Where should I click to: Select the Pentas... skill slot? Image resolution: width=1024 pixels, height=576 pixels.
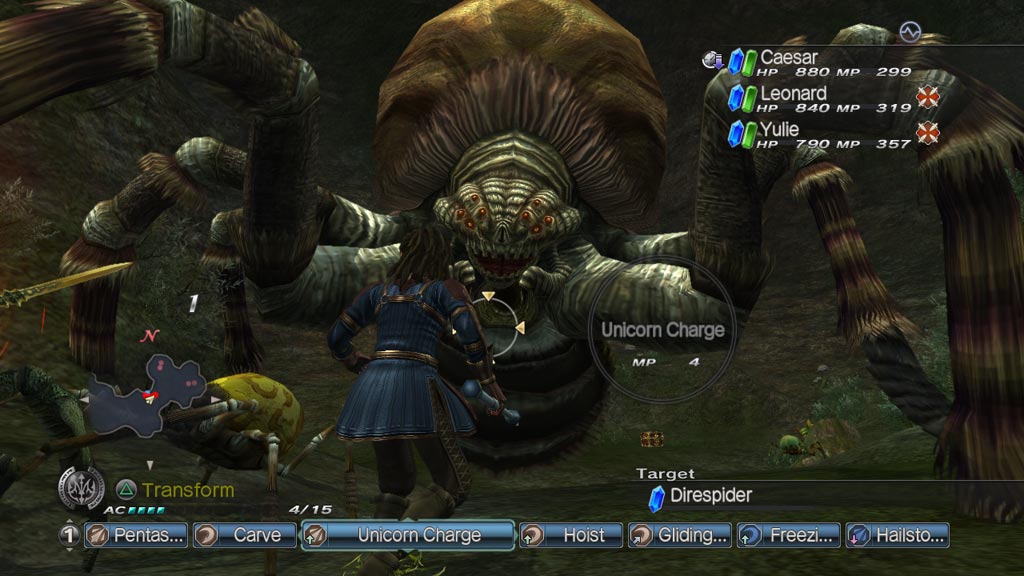(x=137, y=535)
